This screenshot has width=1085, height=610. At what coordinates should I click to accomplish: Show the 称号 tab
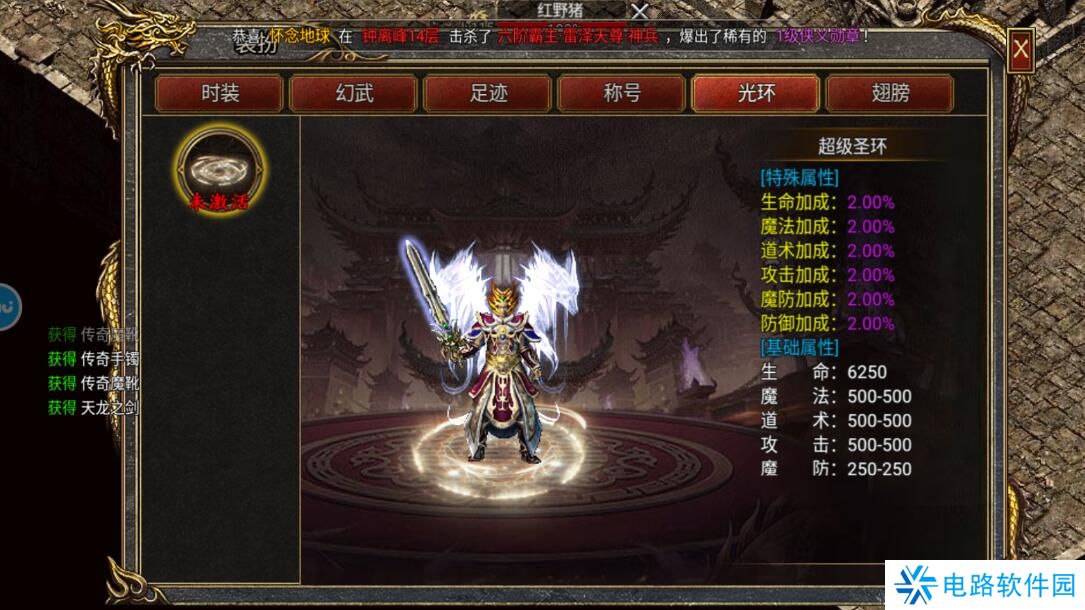(x=622, y=94)
